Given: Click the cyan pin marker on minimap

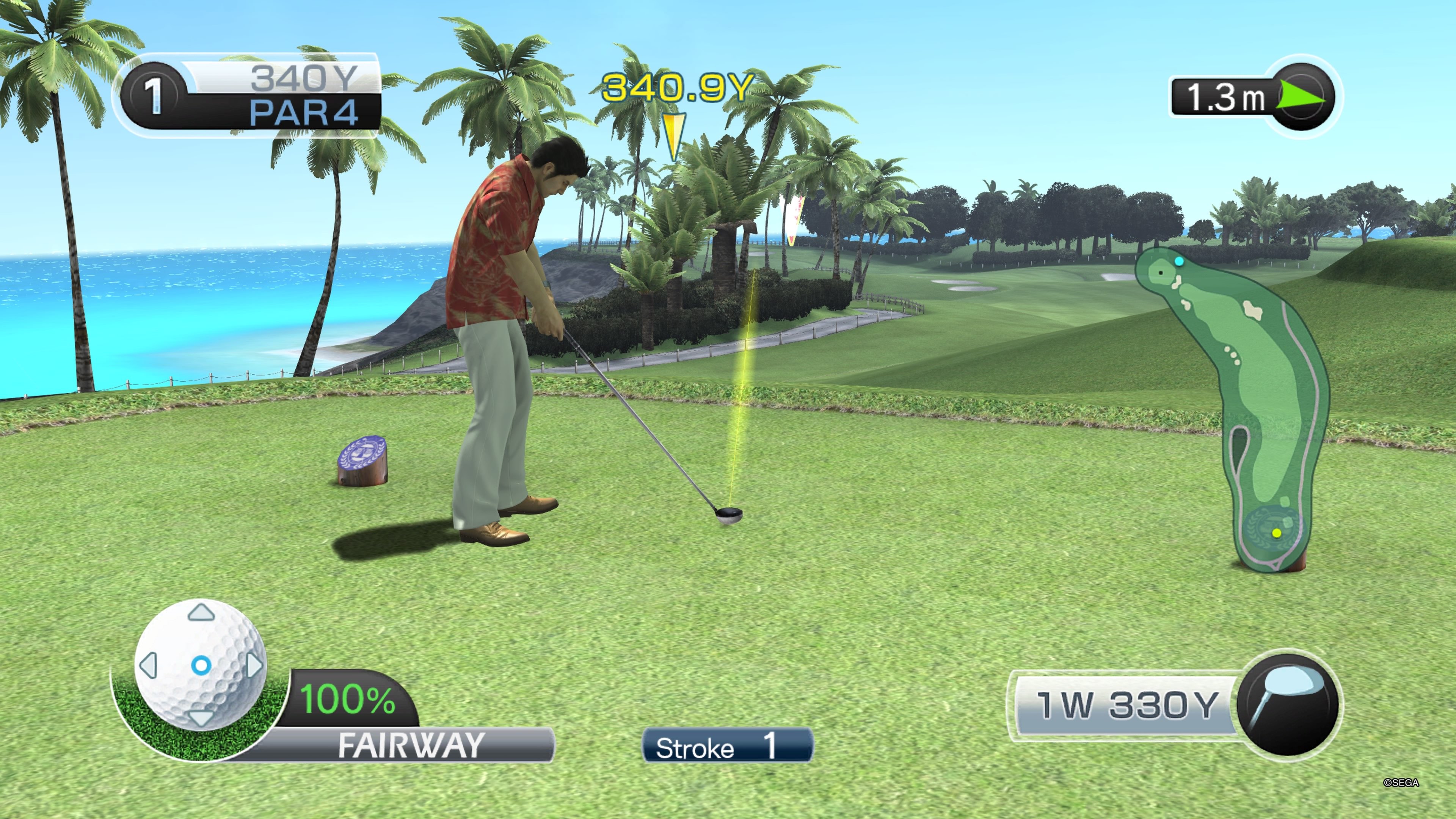Looking at the screenshot, I should 1179,261.
